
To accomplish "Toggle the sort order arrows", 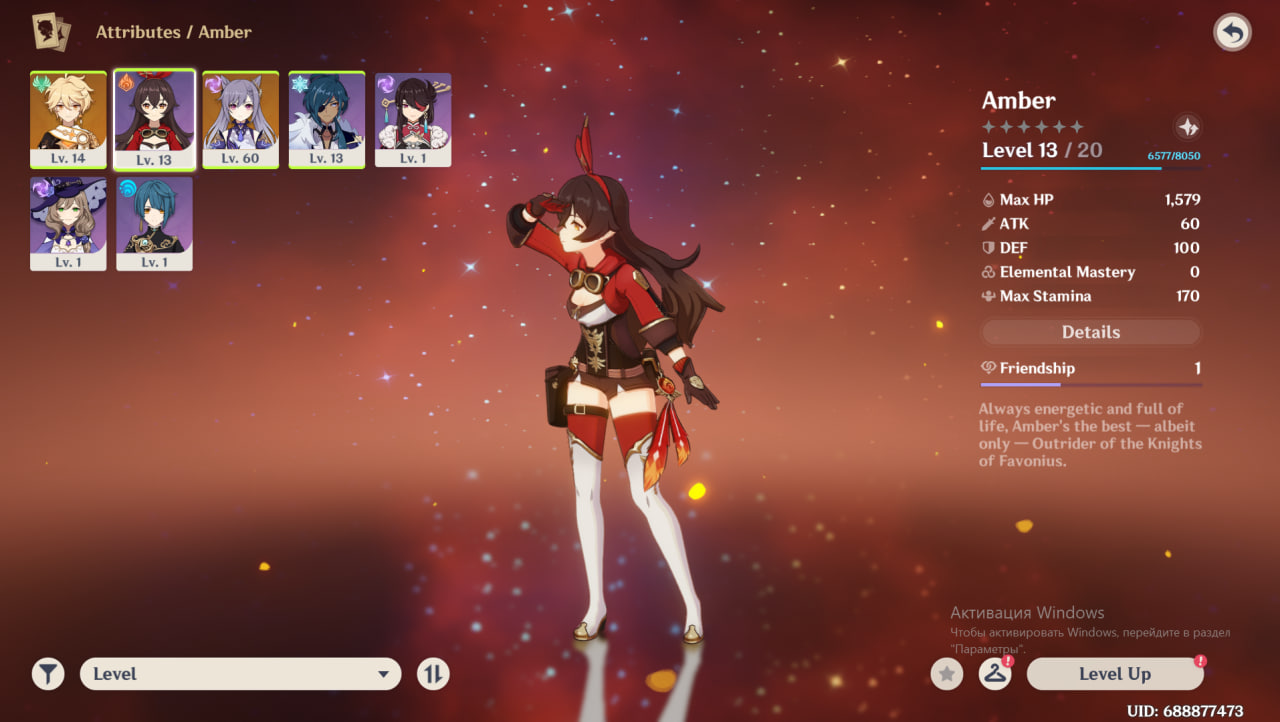I will 433,674.
